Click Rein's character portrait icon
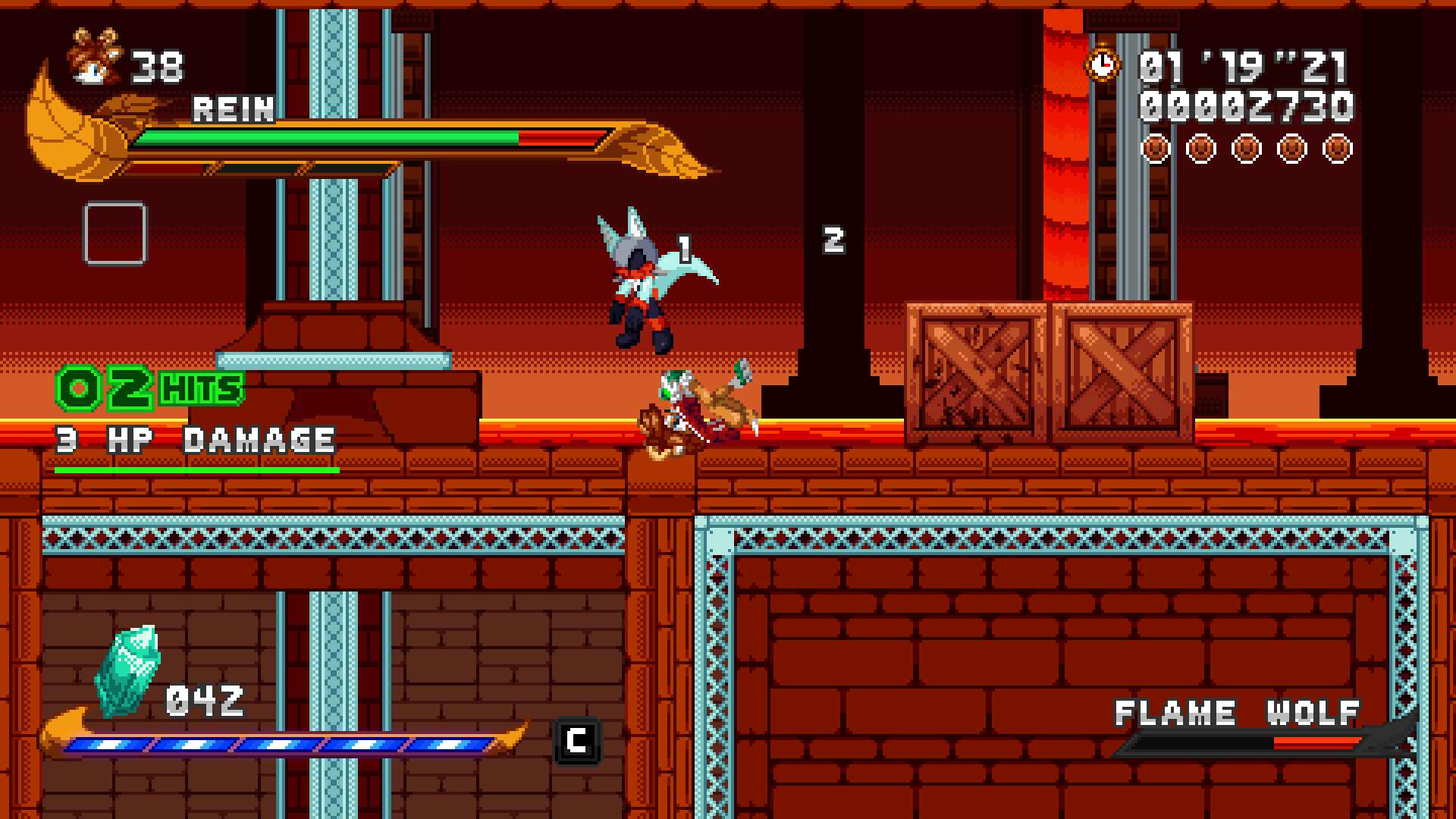 click(x=96, y=56)
